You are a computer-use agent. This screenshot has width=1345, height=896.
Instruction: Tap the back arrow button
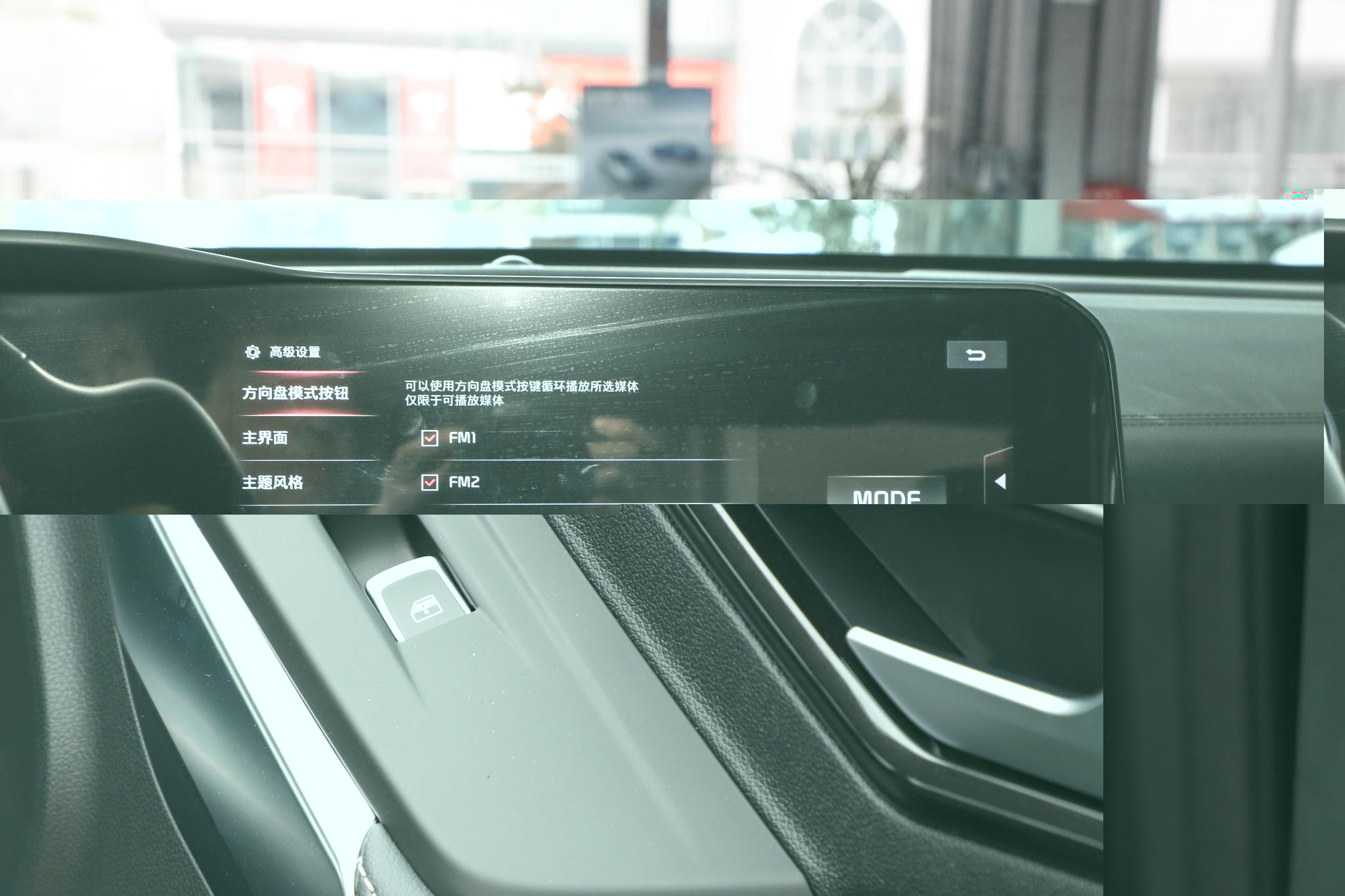(976, 355)
